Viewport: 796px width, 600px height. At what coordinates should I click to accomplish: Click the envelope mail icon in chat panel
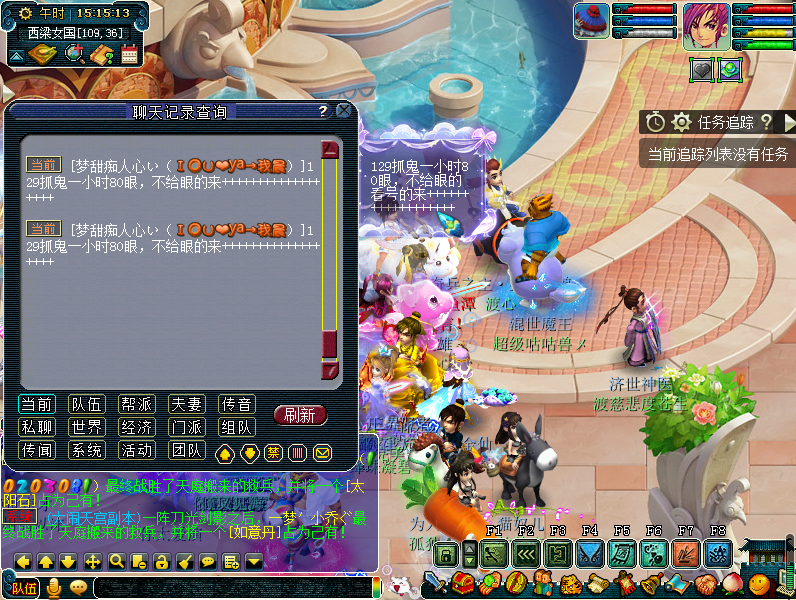[x=322, y=453]
